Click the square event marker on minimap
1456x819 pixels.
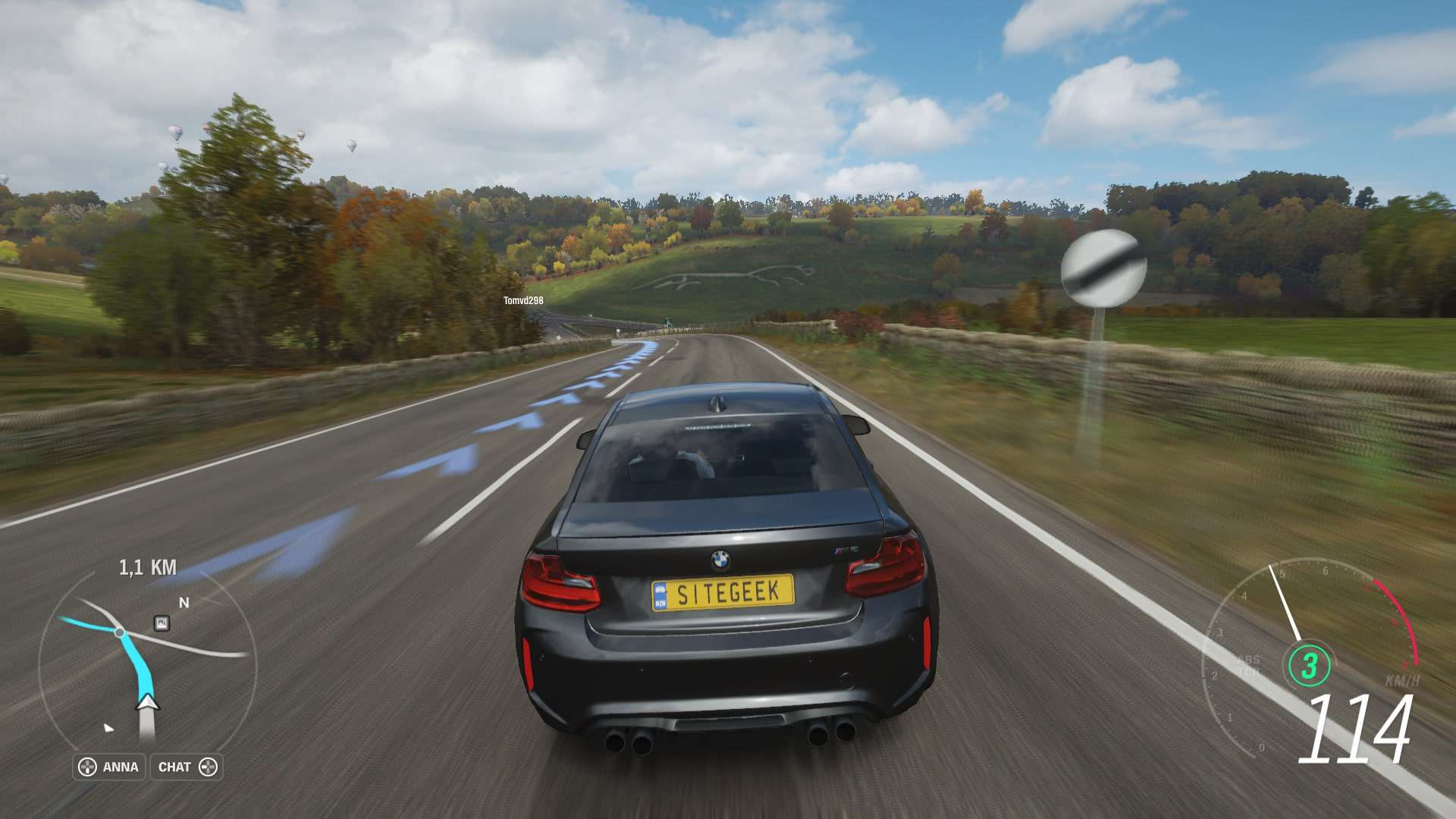click(161, 623)
